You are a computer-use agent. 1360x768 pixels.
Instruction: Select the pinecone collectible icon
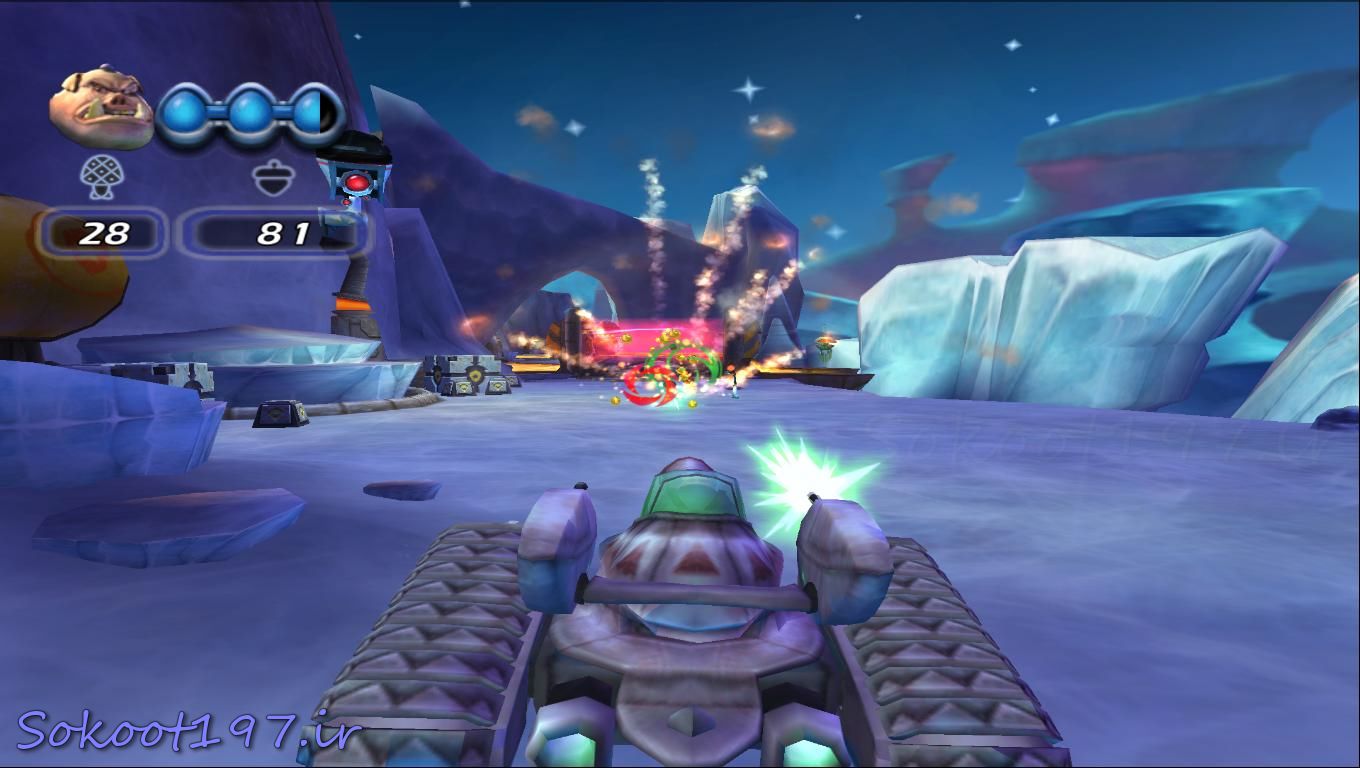click(x=102, y=178)
